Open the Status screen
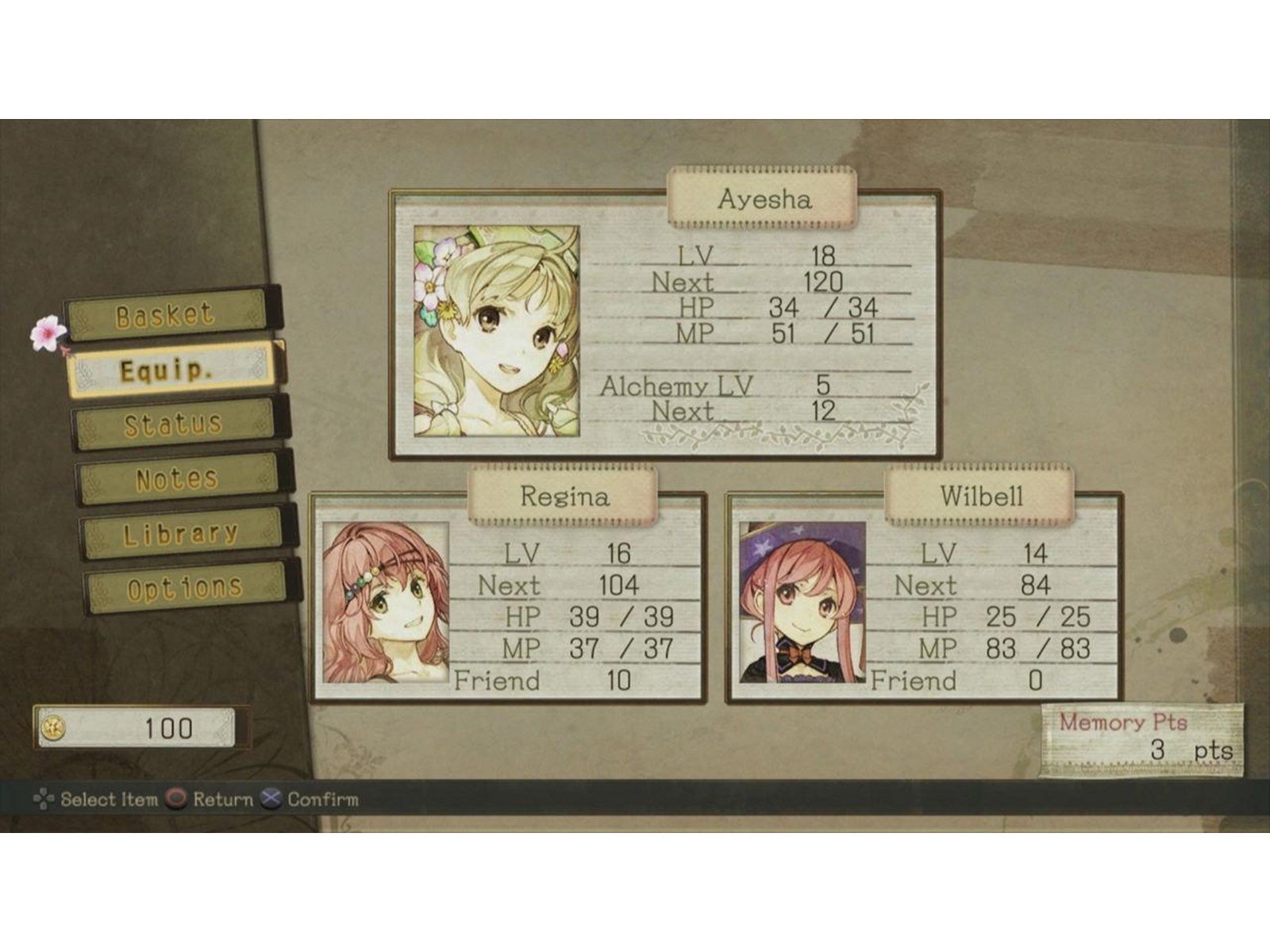The image size is (1270, 952). pyautogui.click(x=171, y=423)
